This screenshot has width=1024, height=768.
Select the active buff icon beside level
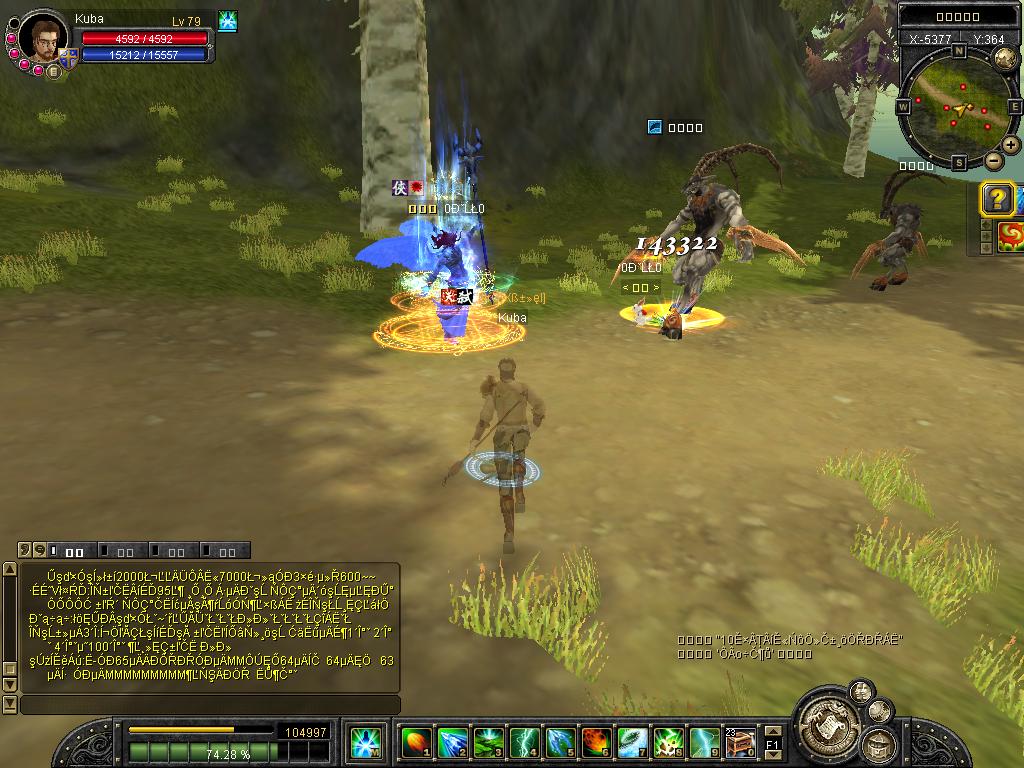(227, 21)
